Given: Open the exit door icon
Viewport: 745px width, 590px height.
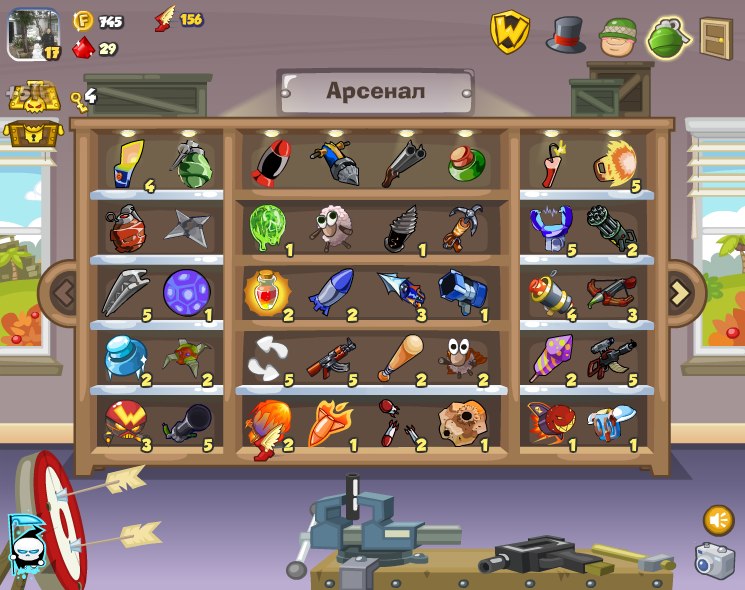Looking at the screenshot, I should (x=716, y=37).
